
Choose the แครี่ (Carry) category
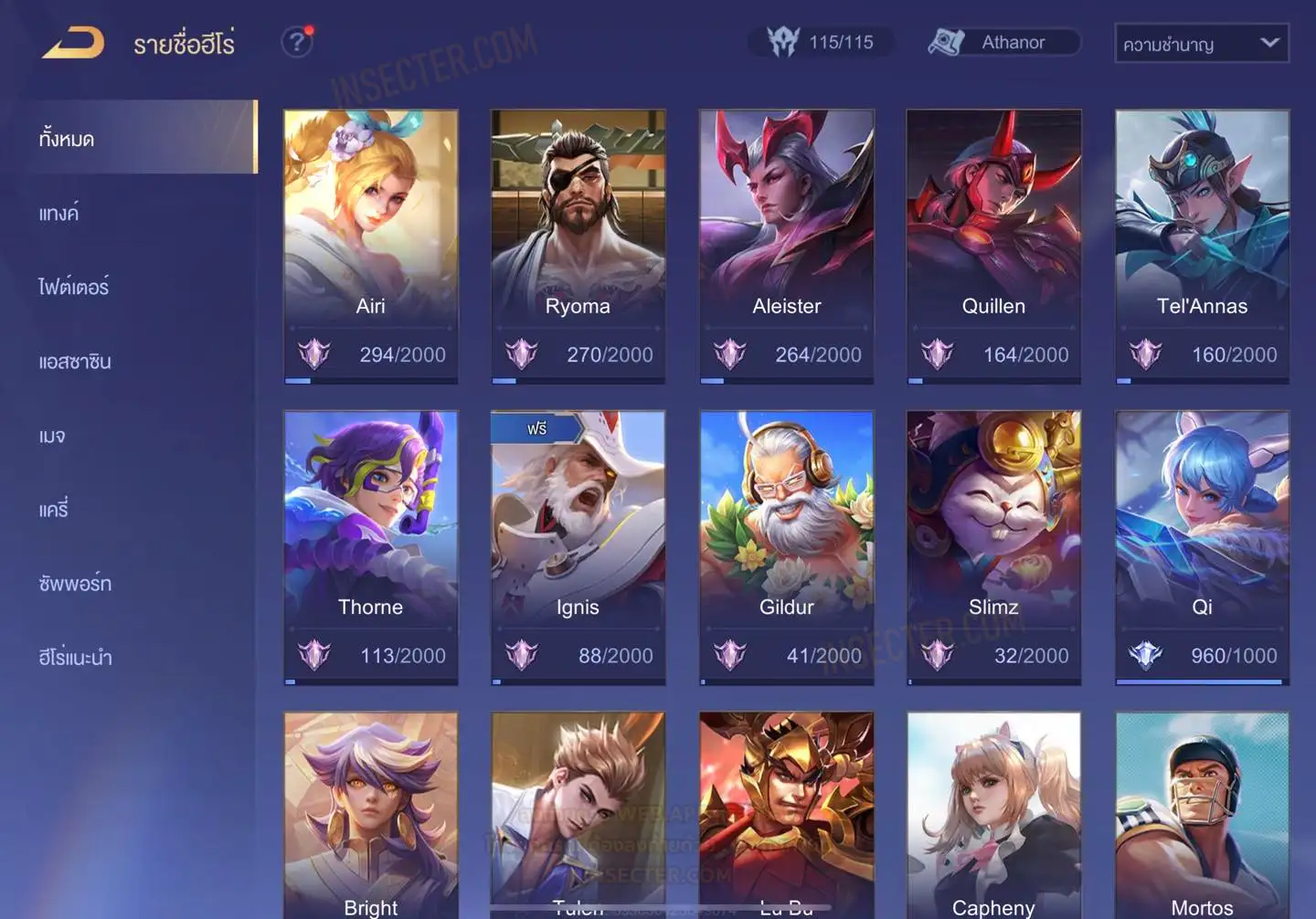tap(54, 510)
